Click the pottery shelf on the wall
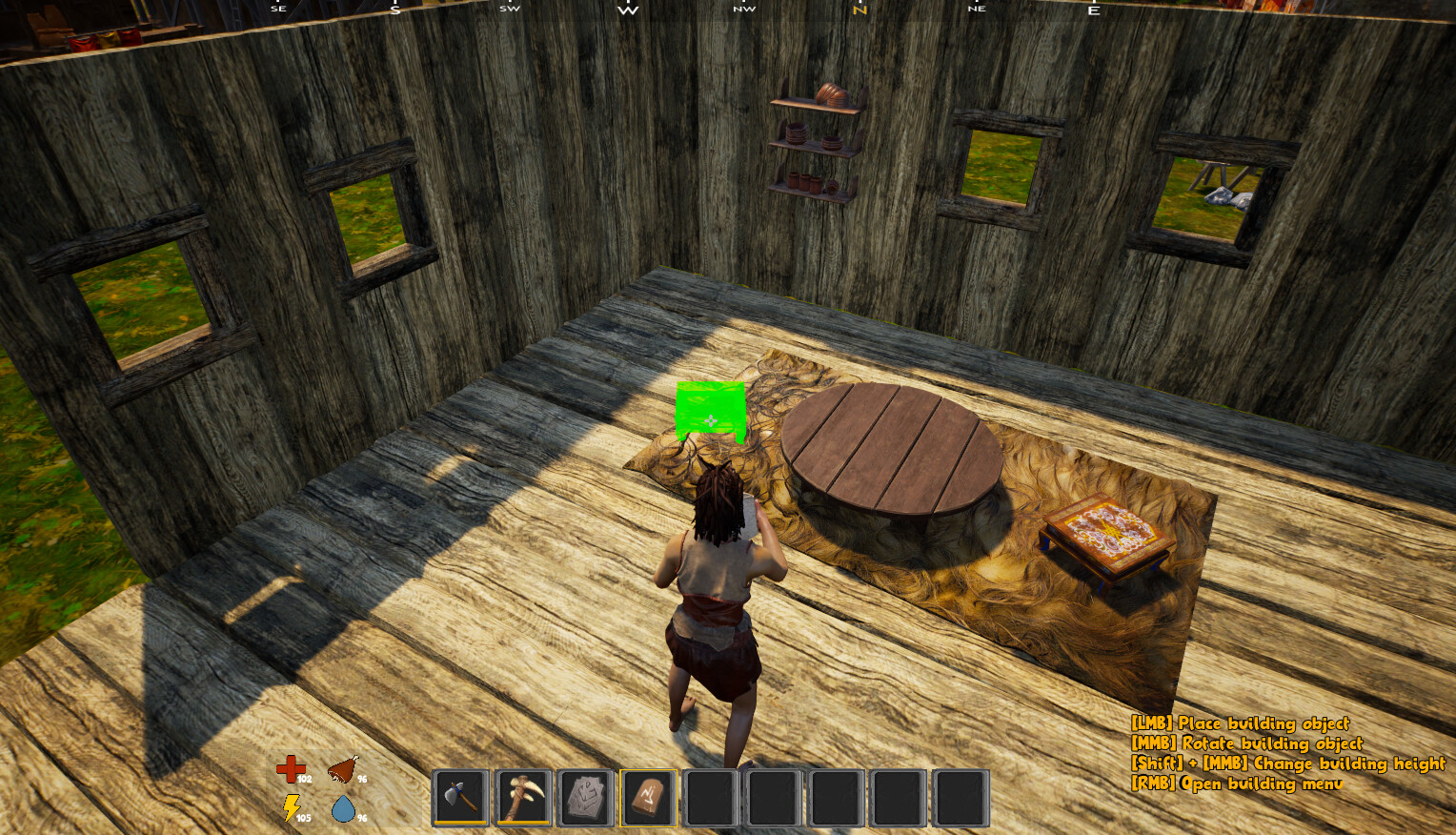This screenshot has width=1456, height=835. pos(815,138)
